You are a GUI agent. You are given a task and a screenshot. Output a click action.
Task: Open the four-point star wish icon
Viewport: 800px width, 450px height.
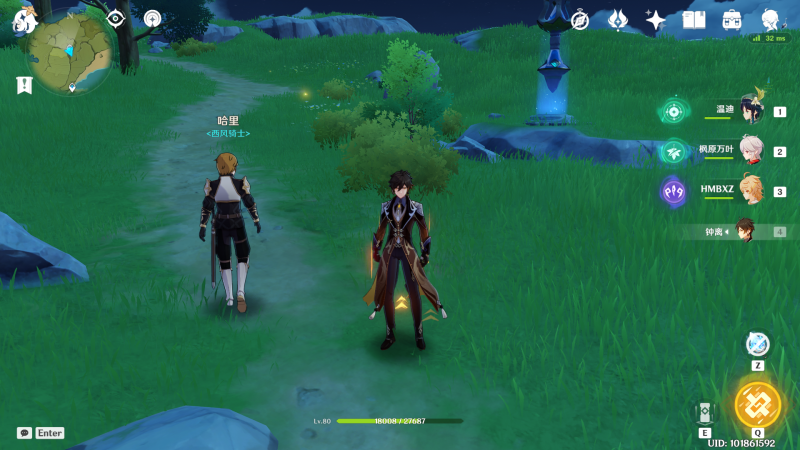[656, 20]
